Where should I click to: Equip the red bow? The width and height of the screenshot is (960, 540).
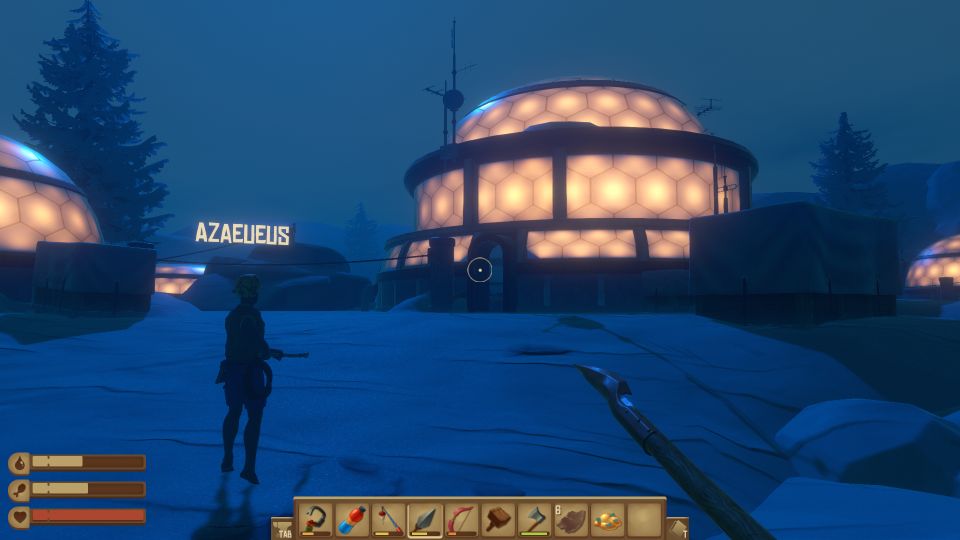(461, 519)
